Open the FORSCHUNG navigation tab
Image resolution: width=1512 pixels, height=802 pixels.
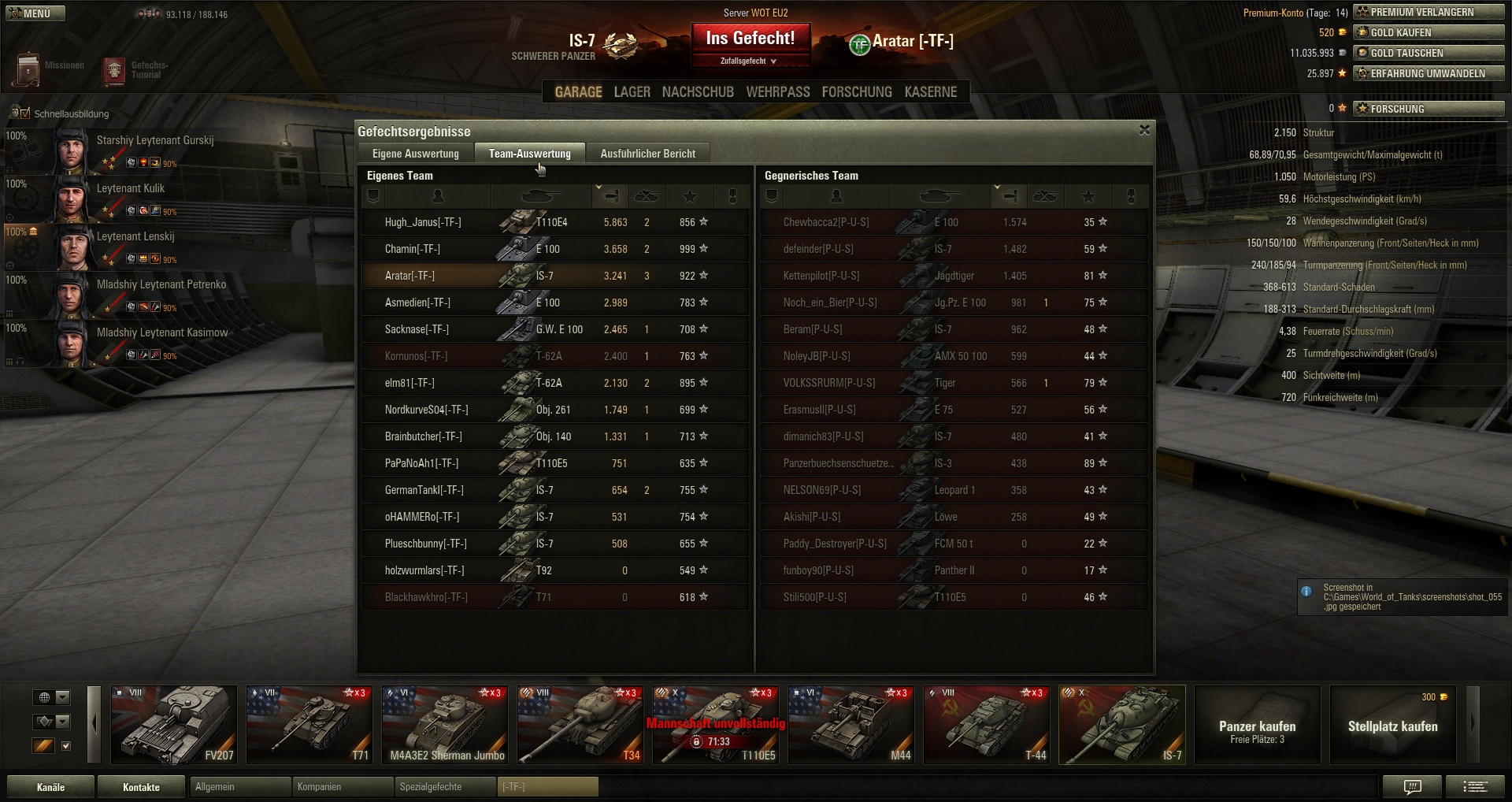pyautogui.click(x=856, y=92)
